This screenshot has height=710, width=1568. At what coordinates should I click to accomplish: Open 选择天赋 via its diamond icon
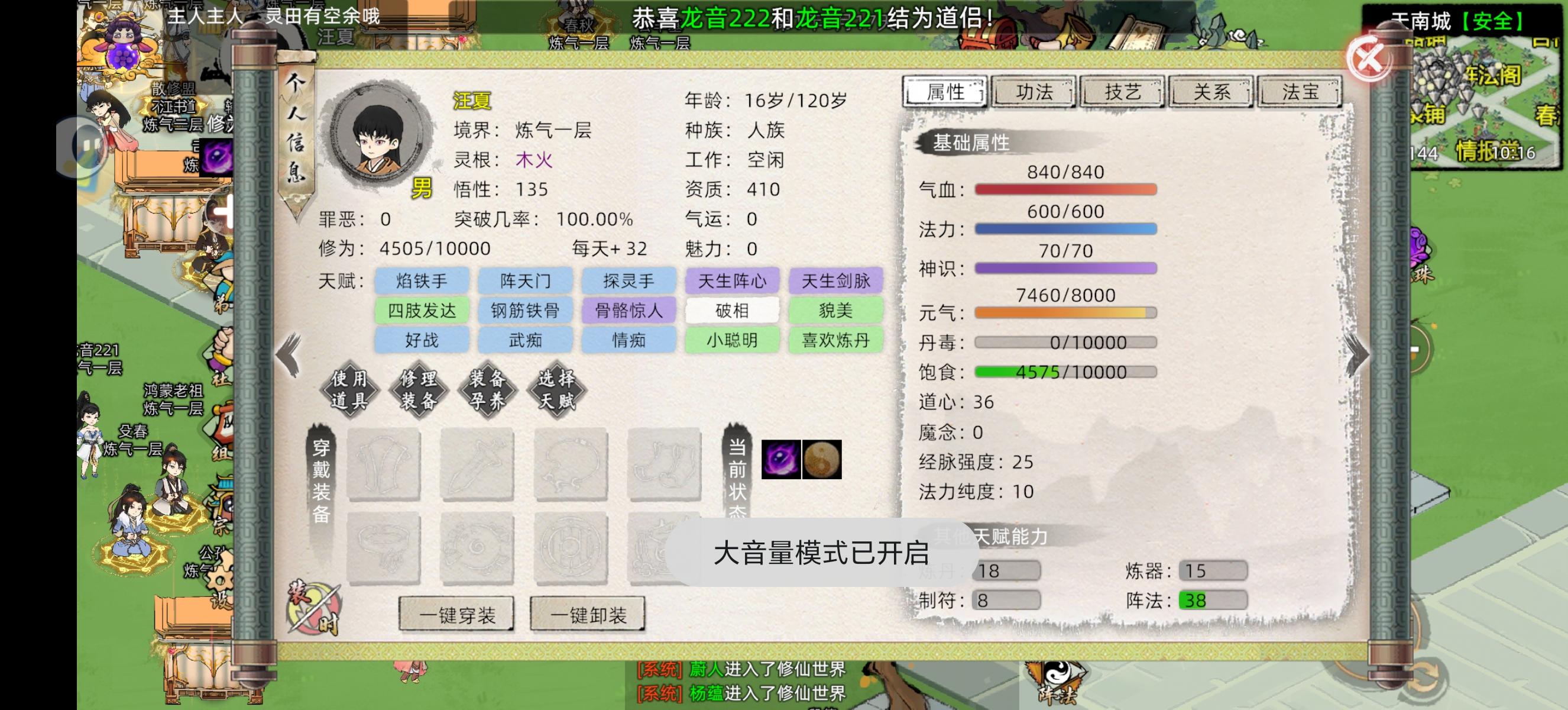557,390
